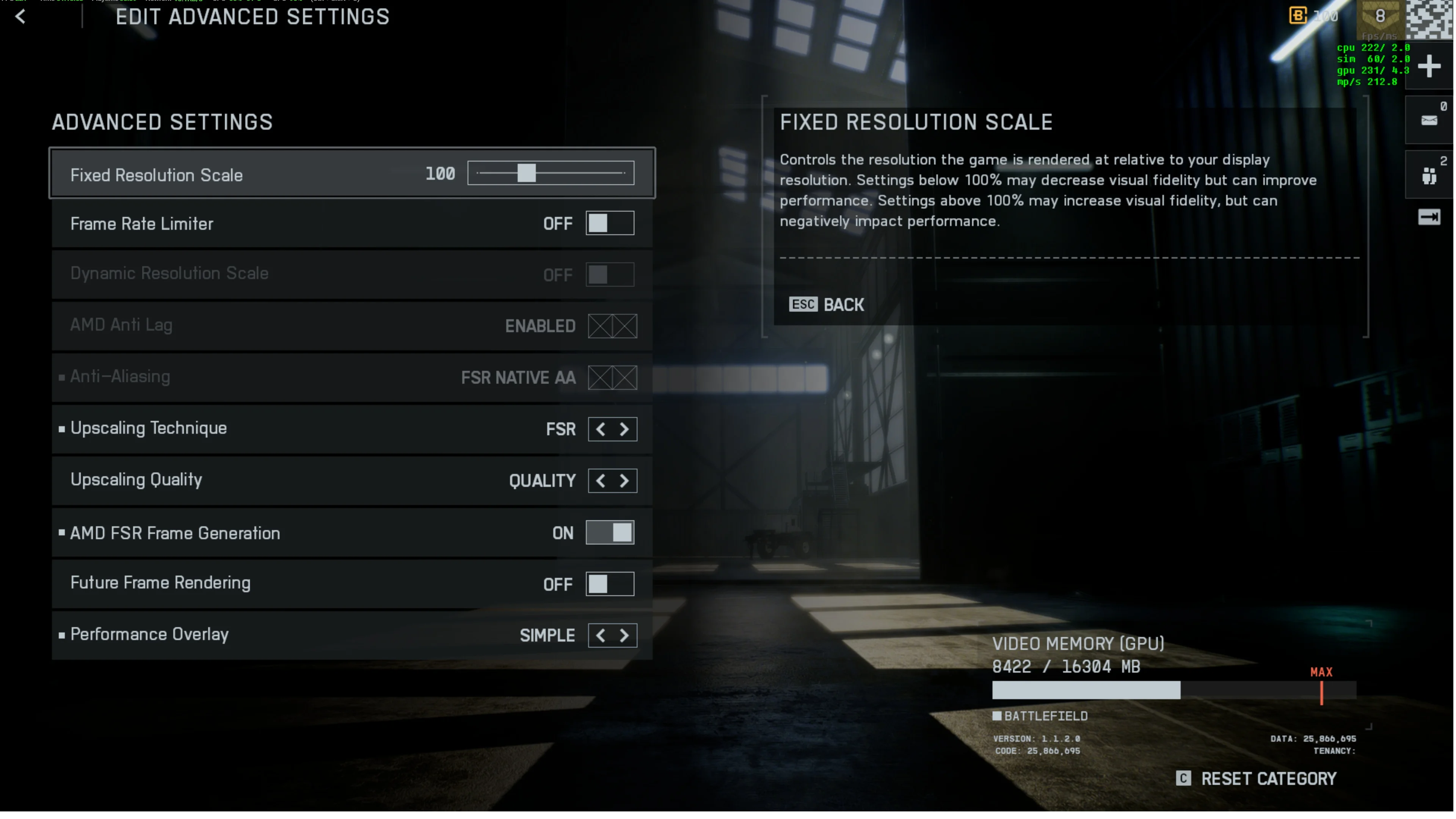Raise the Upscaling Quality setting
This screenshot has height=819, width=1456.
[624, 482]
